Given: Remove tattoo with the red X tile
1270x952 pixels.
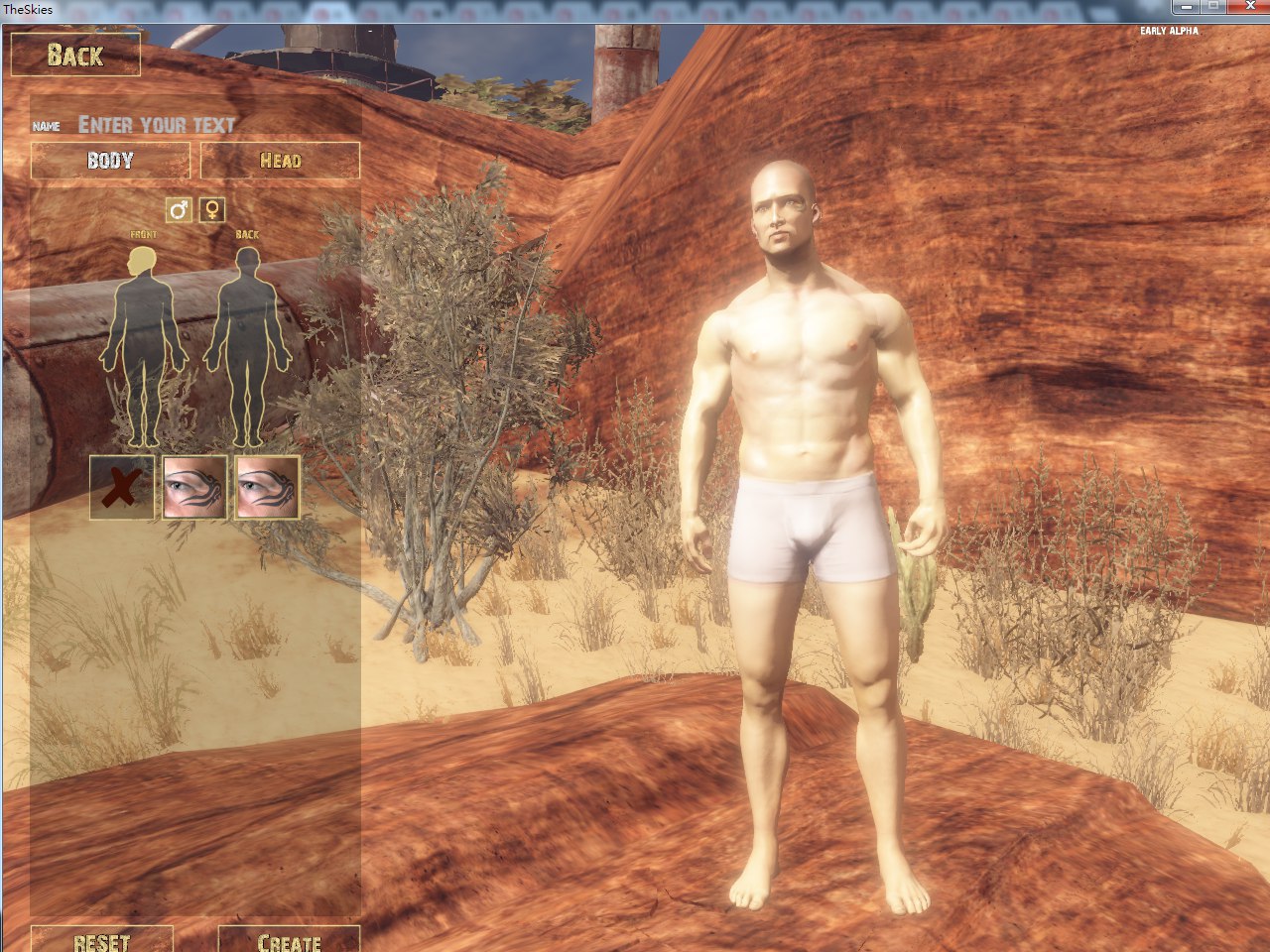Looking at the screenshot, I should [x=122, y=488].
